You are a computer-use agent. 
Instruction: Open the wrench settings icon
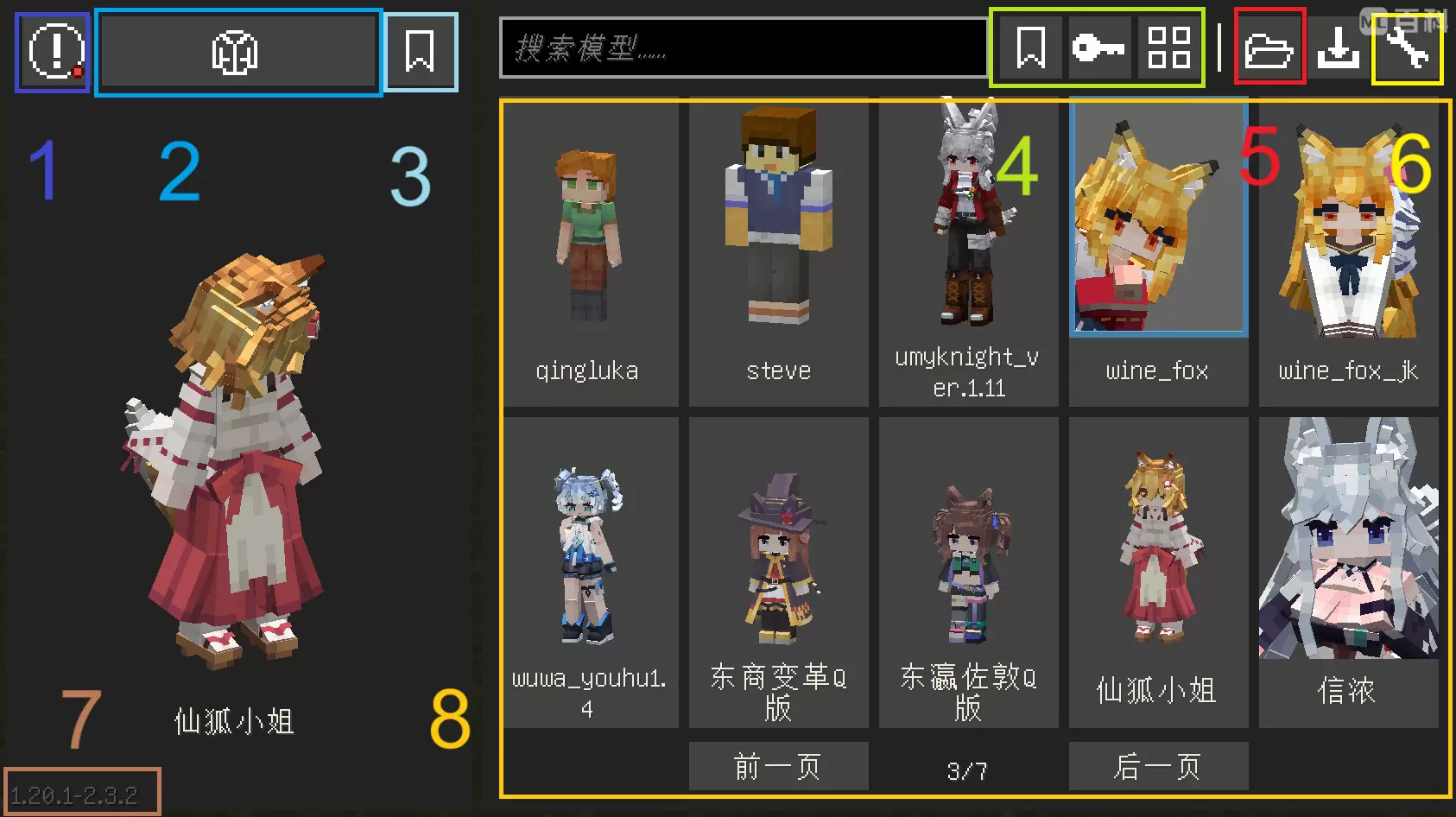1407,47
